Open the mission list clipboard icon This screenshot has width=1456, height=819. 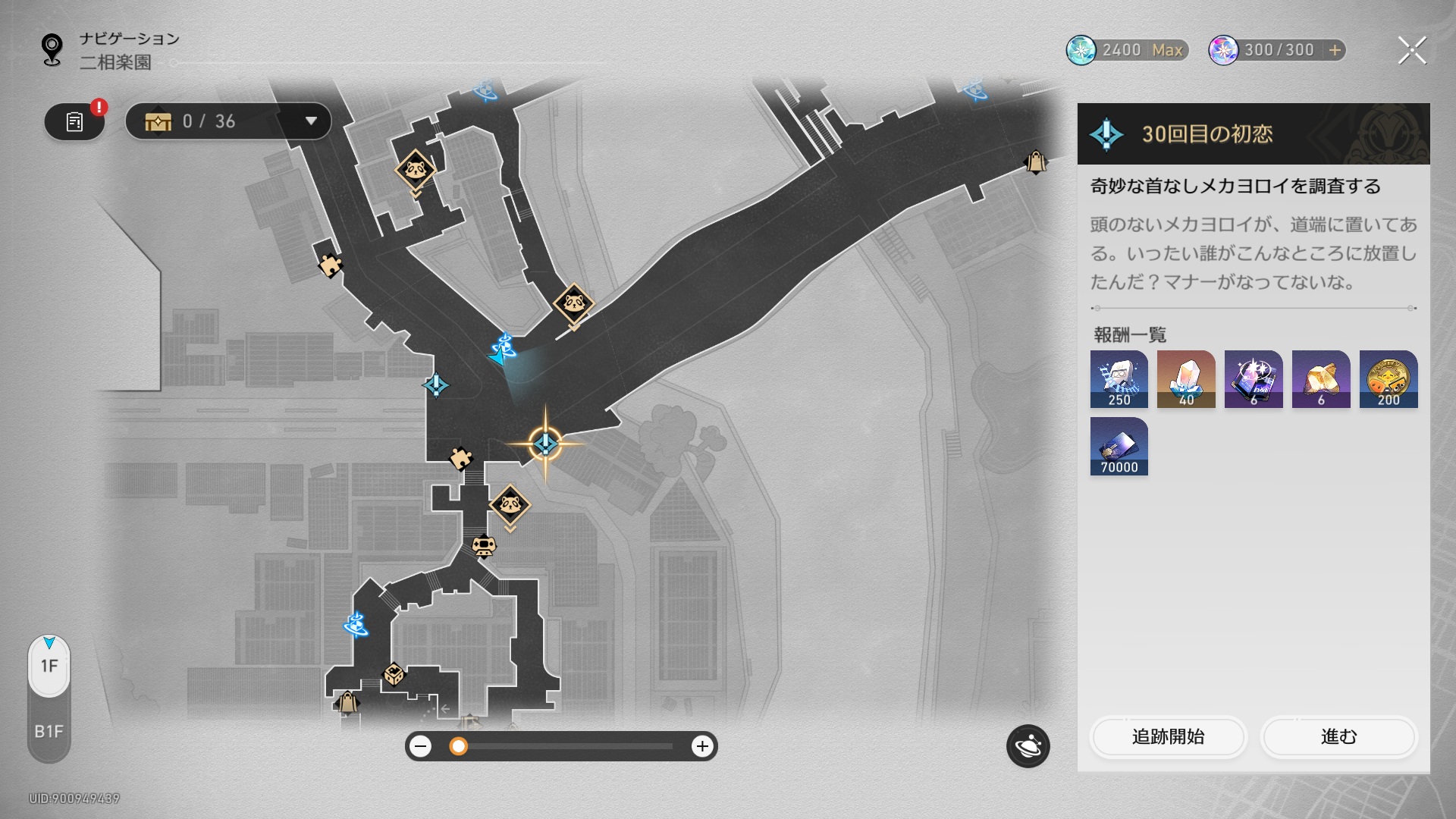coord(74,121)
